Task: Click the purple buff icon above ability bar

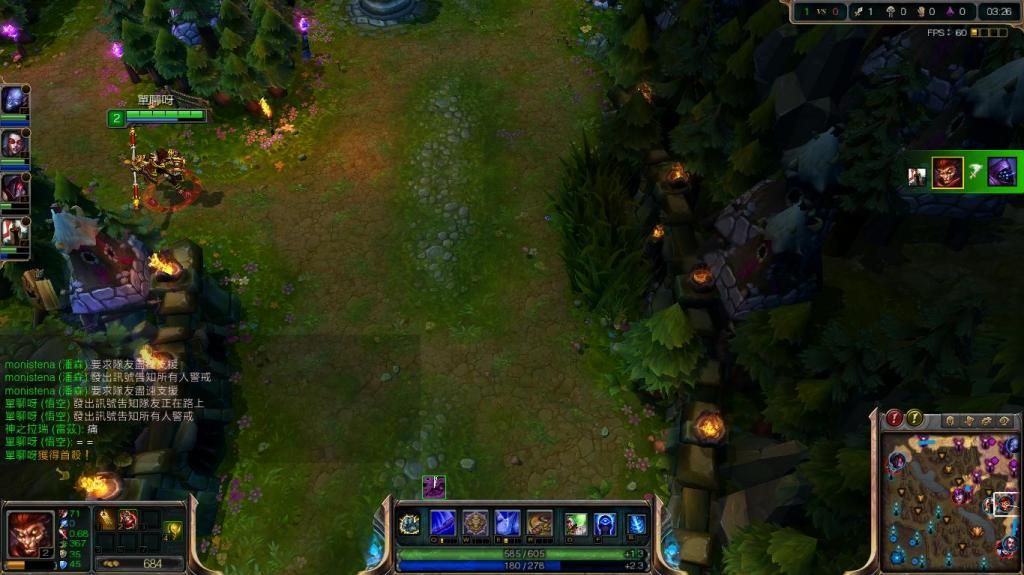Action: click(x=434, y=487)
